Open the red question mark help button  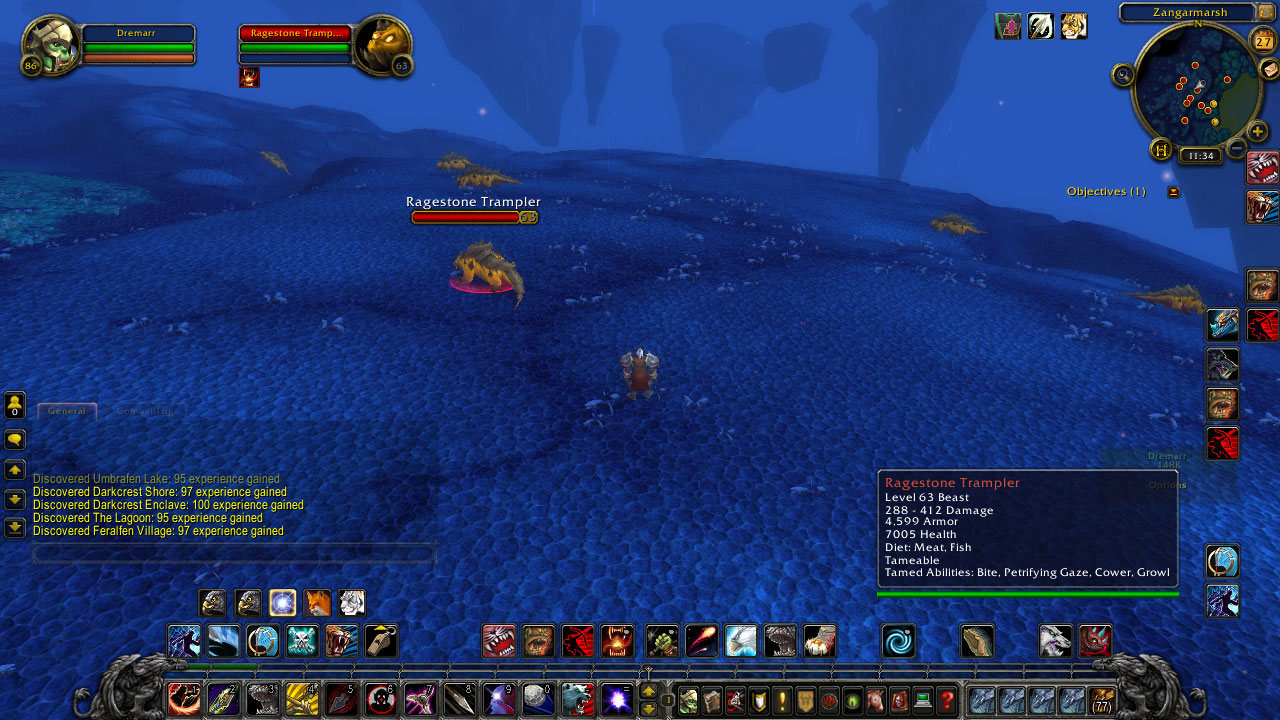pyautogui.click(x=947, y=701)
